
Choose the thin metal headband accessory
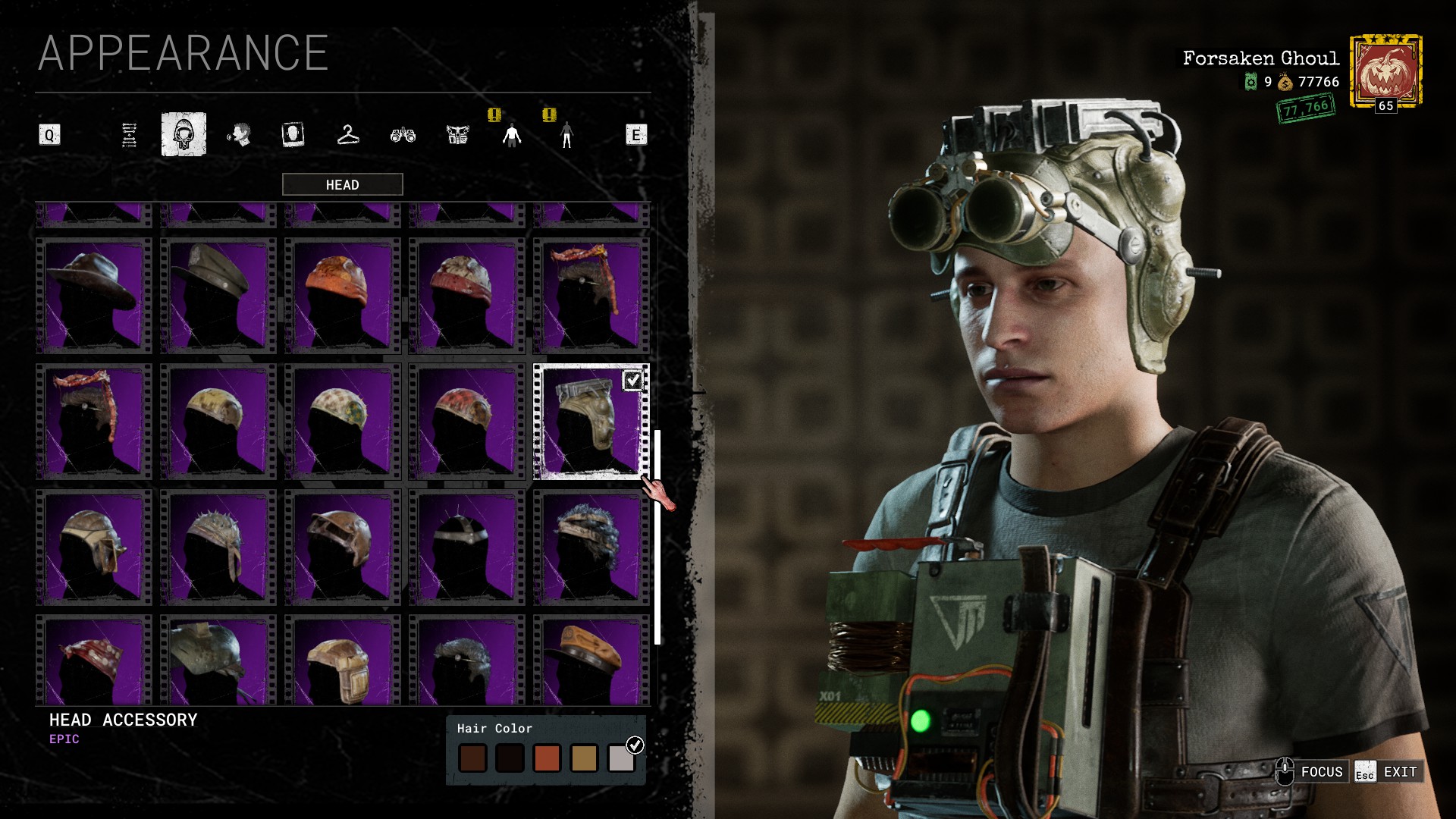point(467,548)
